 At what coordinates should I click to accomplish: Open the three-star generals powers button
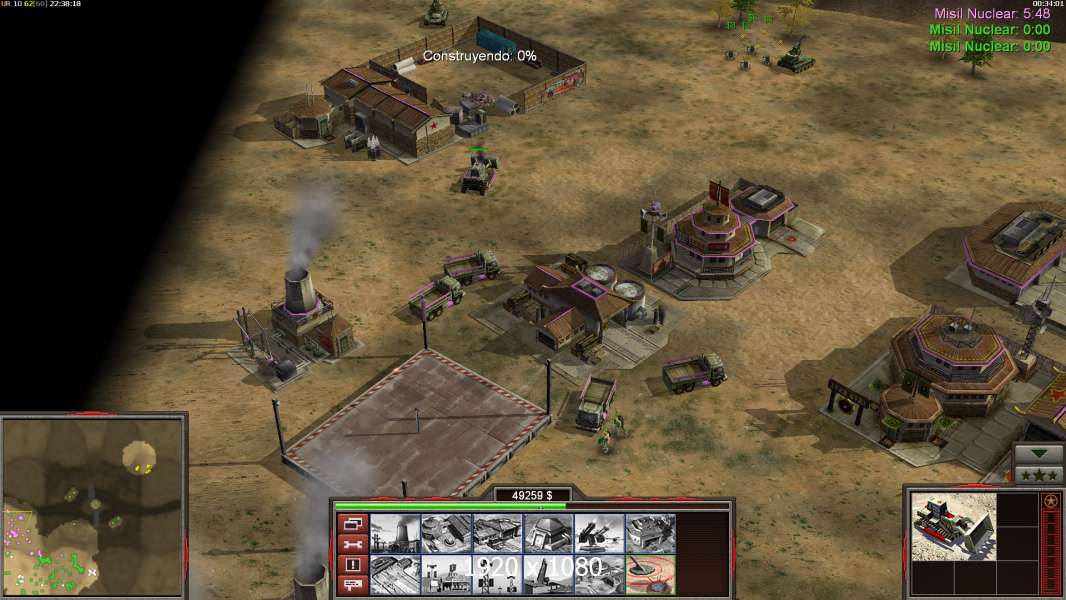[1039, 474]
